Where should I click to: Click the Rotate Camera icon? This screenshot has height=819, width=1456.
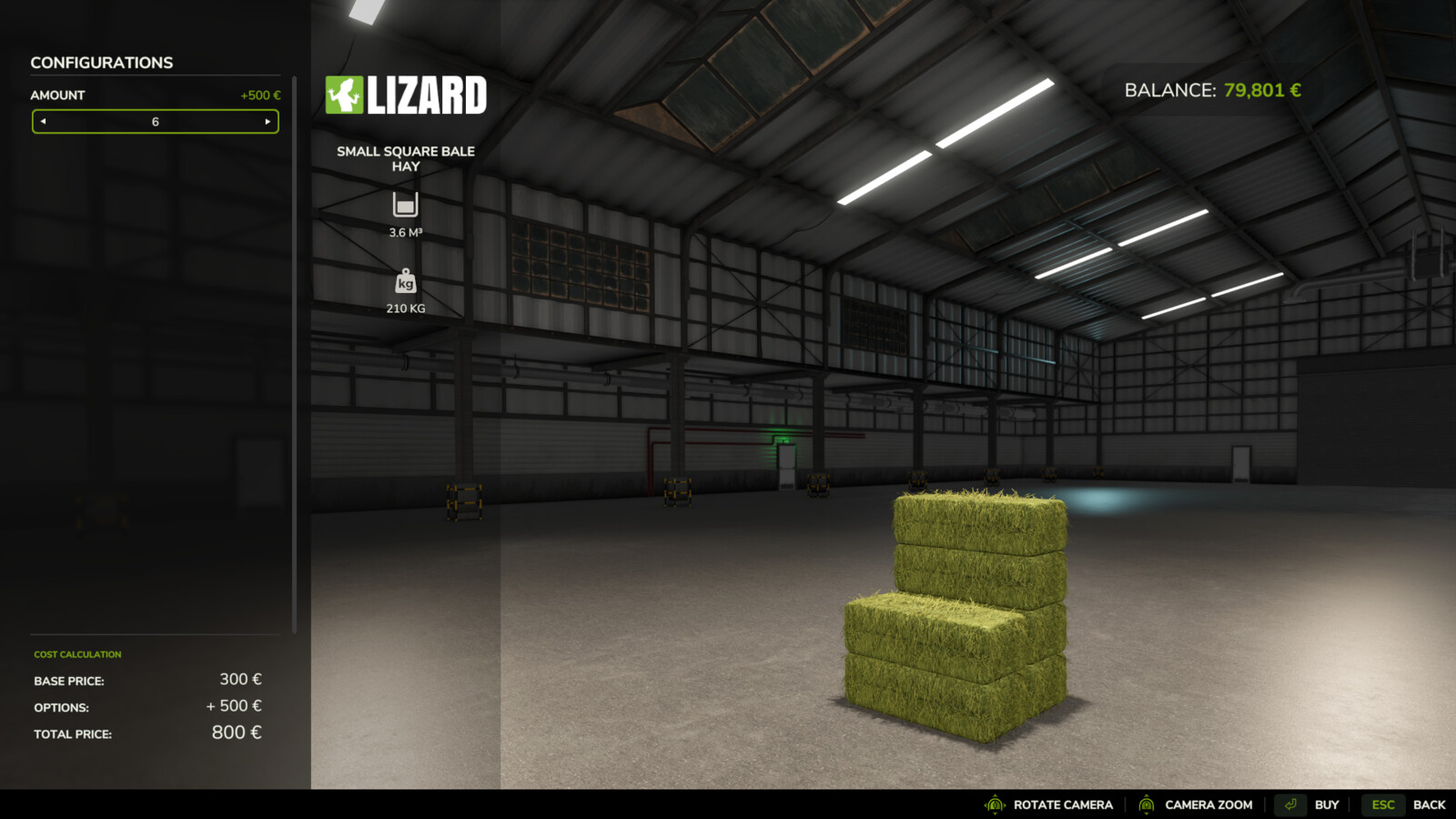(x=995, y=804)
